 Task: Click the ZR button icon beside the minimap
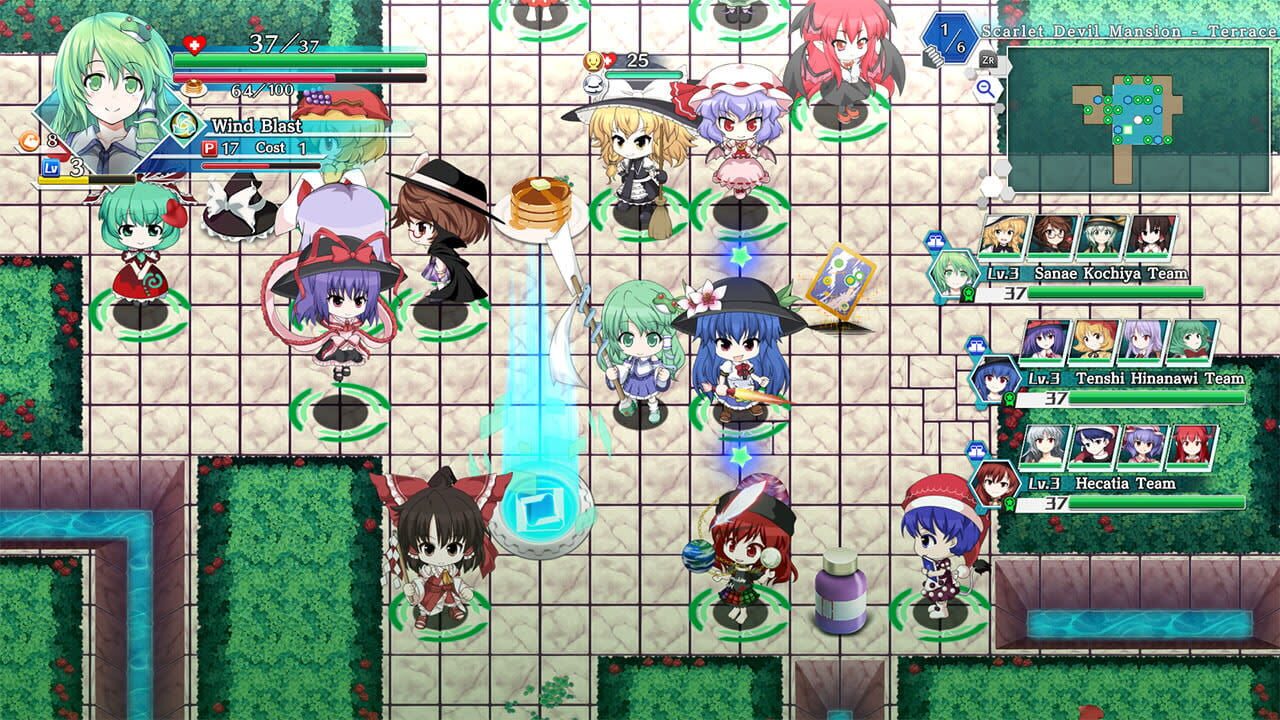(x=989, y=60)
